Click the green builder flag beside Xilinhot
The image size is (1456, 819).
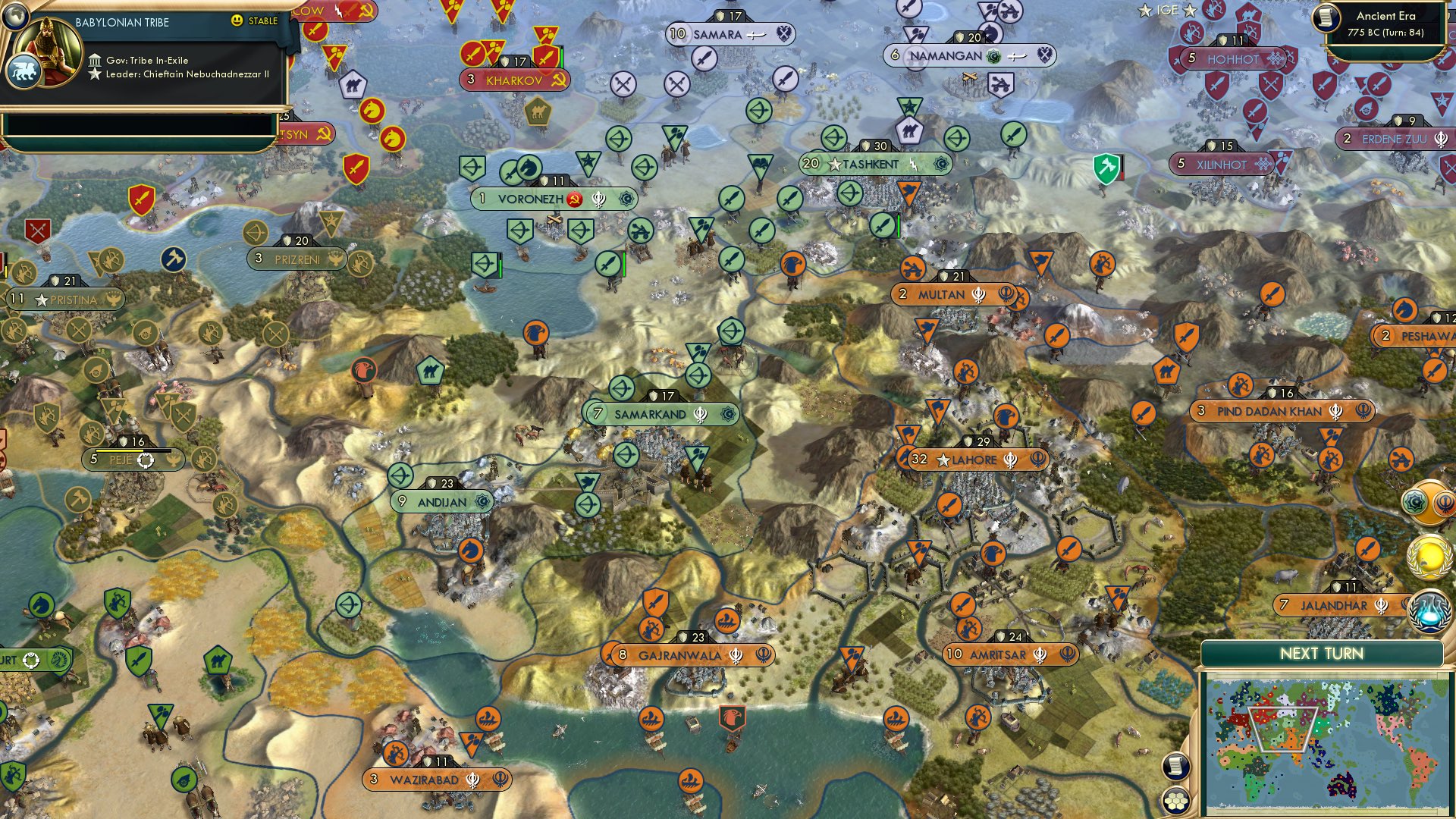1106,166
